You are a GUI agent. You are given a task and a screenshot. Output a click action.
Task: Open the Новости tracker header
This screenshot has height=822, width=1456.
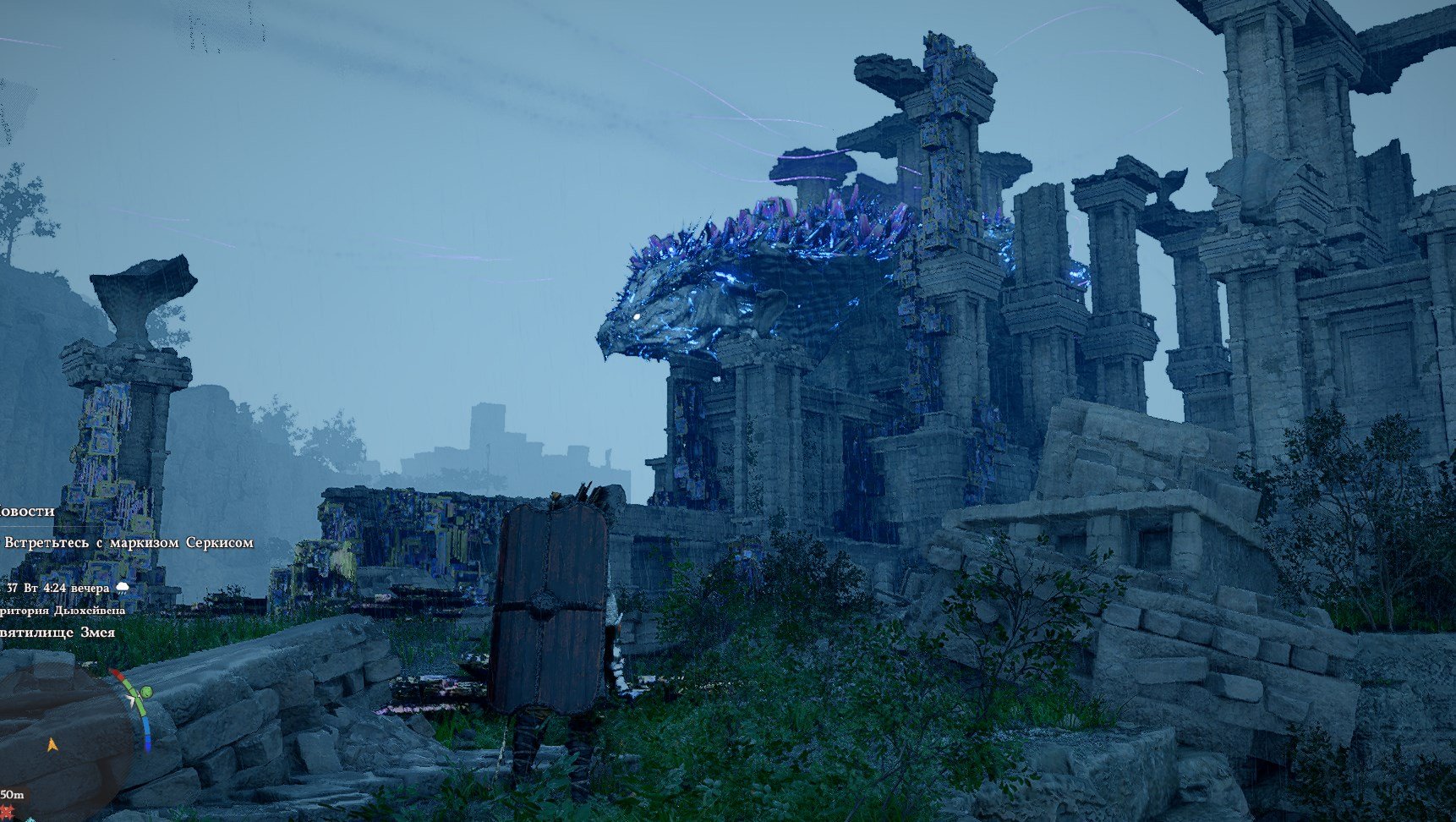coord(27,511)
